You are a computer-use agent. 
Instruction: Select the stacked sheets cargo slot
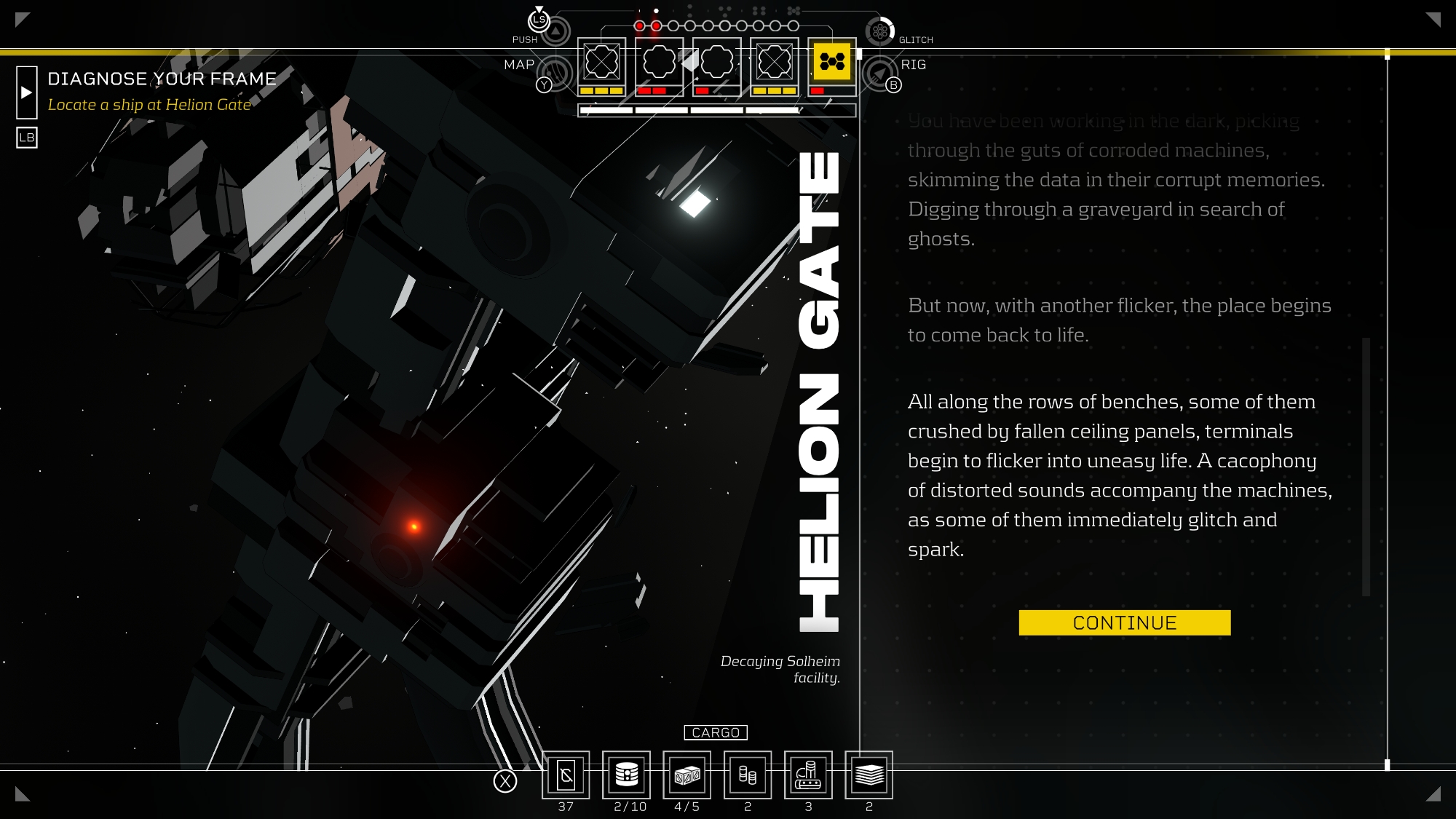pyautogui.click(x=869, y=775)
